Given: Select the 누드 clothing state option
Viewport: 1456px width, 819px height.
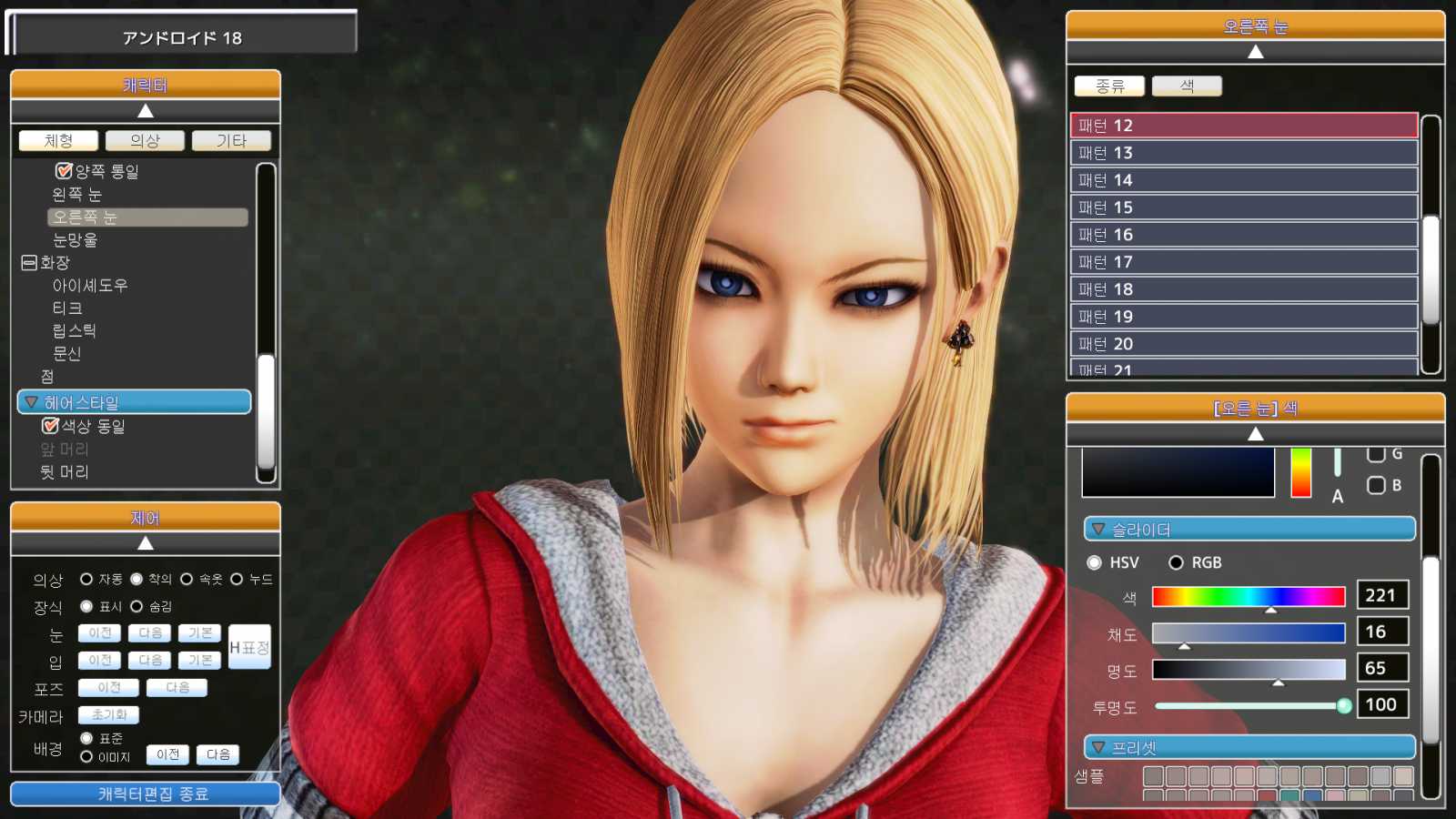Looking at the screenshot, I should (237, 578).
